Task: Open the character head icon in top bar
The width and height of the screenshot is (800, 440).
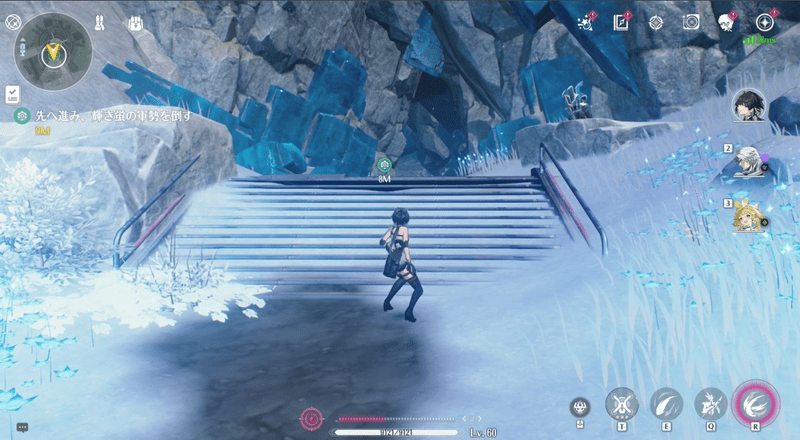Action: point(727,22)
